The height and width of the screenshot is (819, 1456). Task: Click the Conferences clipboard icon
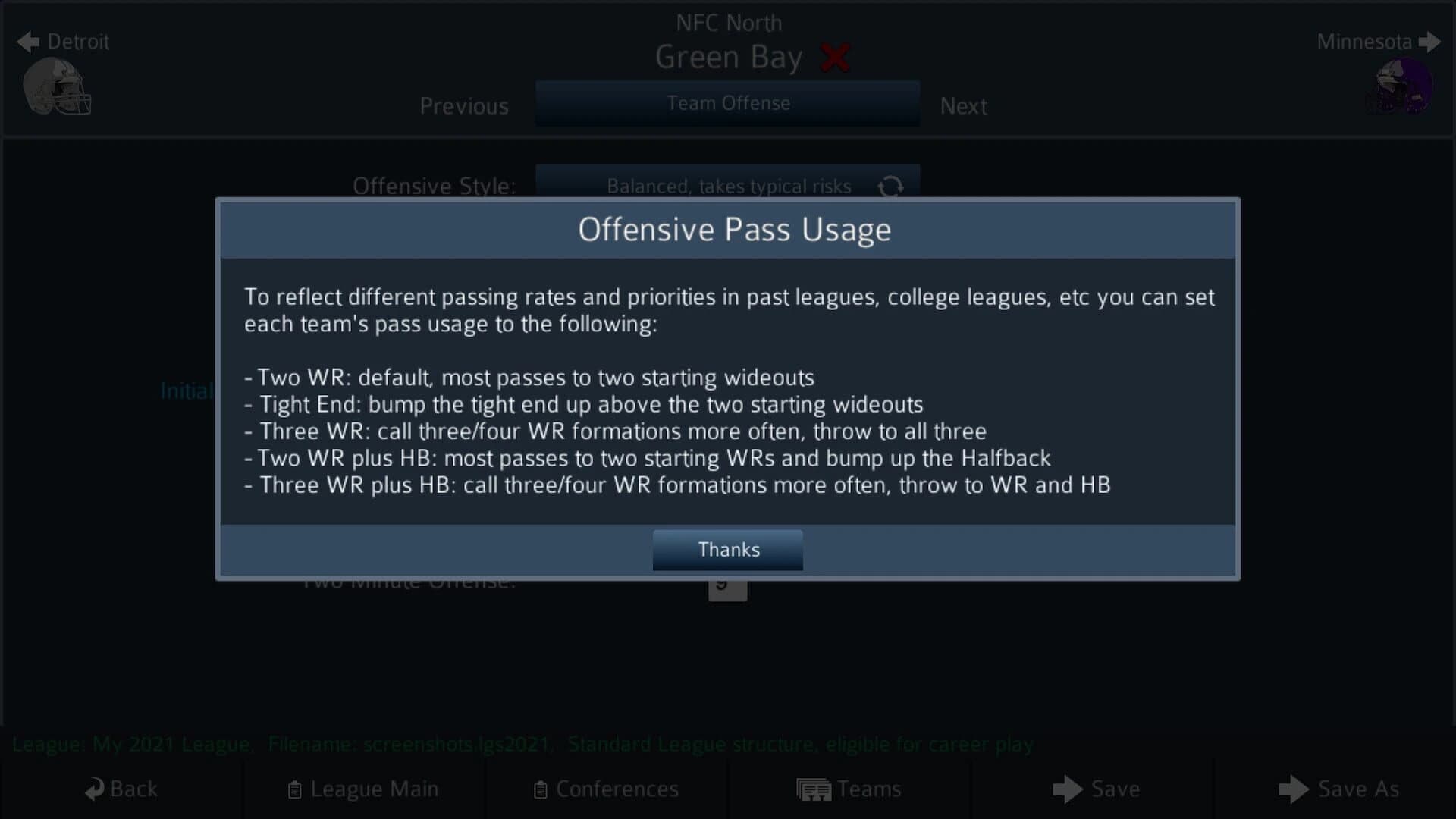[541, 789]
